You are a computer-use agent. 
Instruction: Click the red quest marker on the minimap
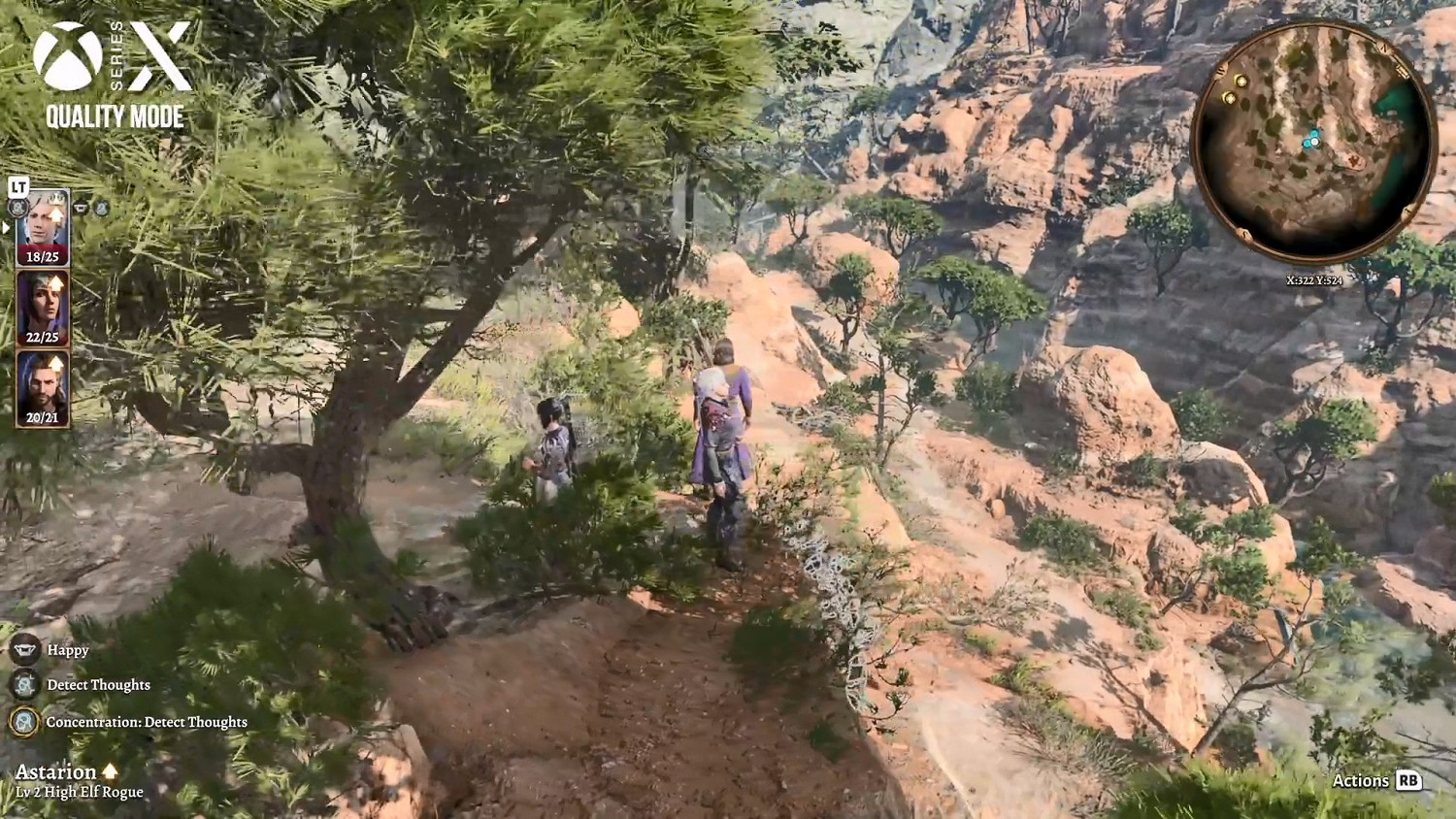[1357, 160]
